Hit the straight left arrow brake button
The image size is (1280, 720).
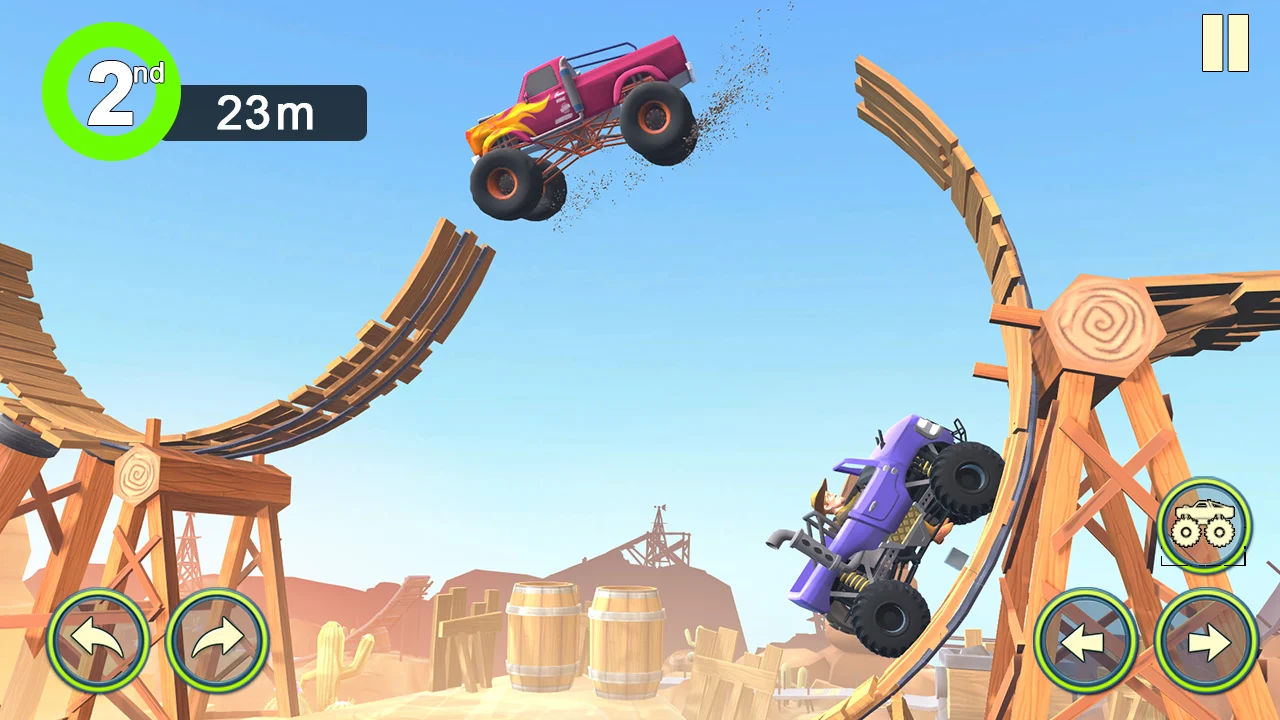tap(1085, 640)
